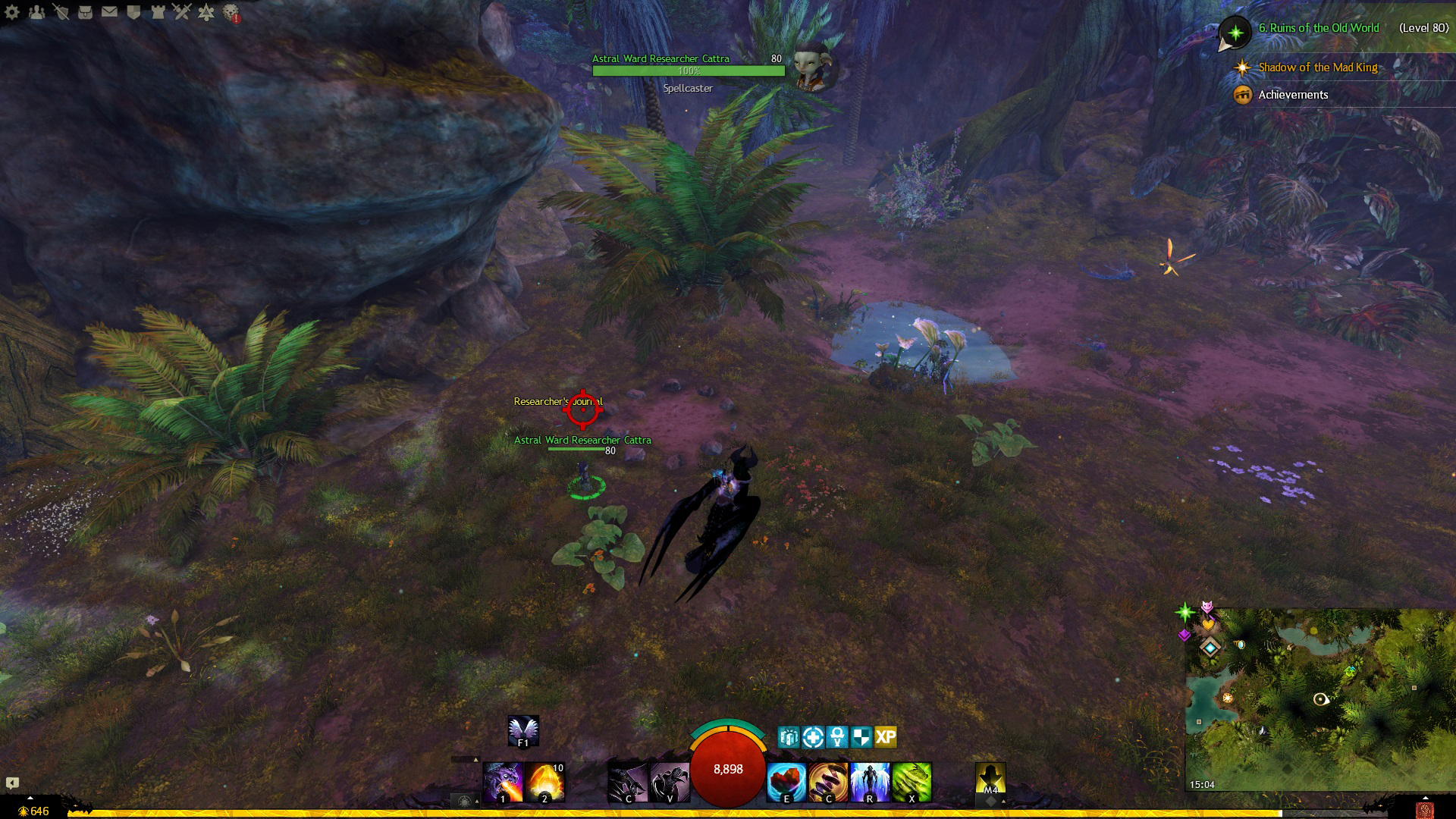
Task: Open the inventory bag icon
Action: click(x=85, y=12)
